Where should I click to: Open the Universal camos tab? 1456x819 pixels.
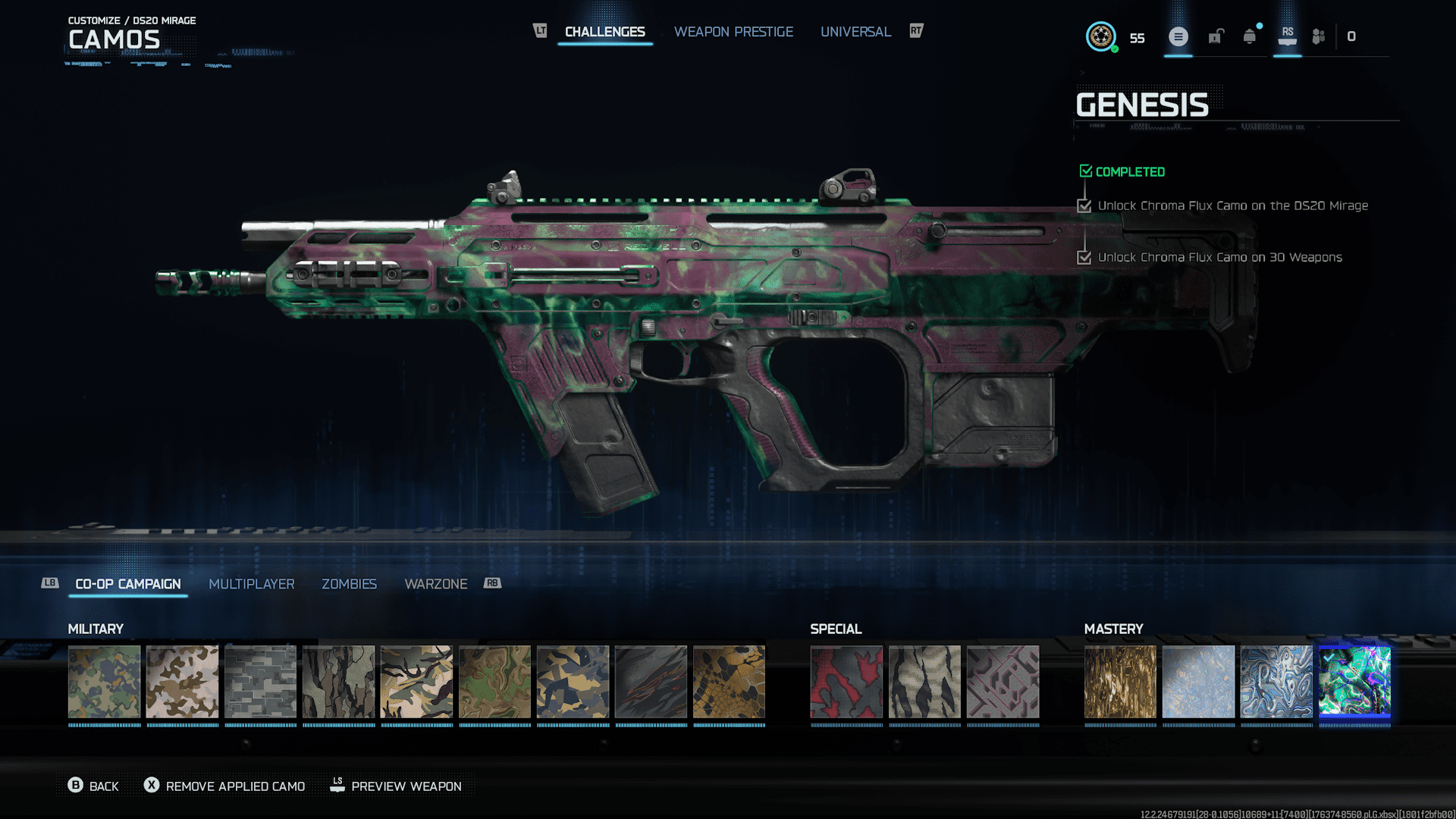855,32
